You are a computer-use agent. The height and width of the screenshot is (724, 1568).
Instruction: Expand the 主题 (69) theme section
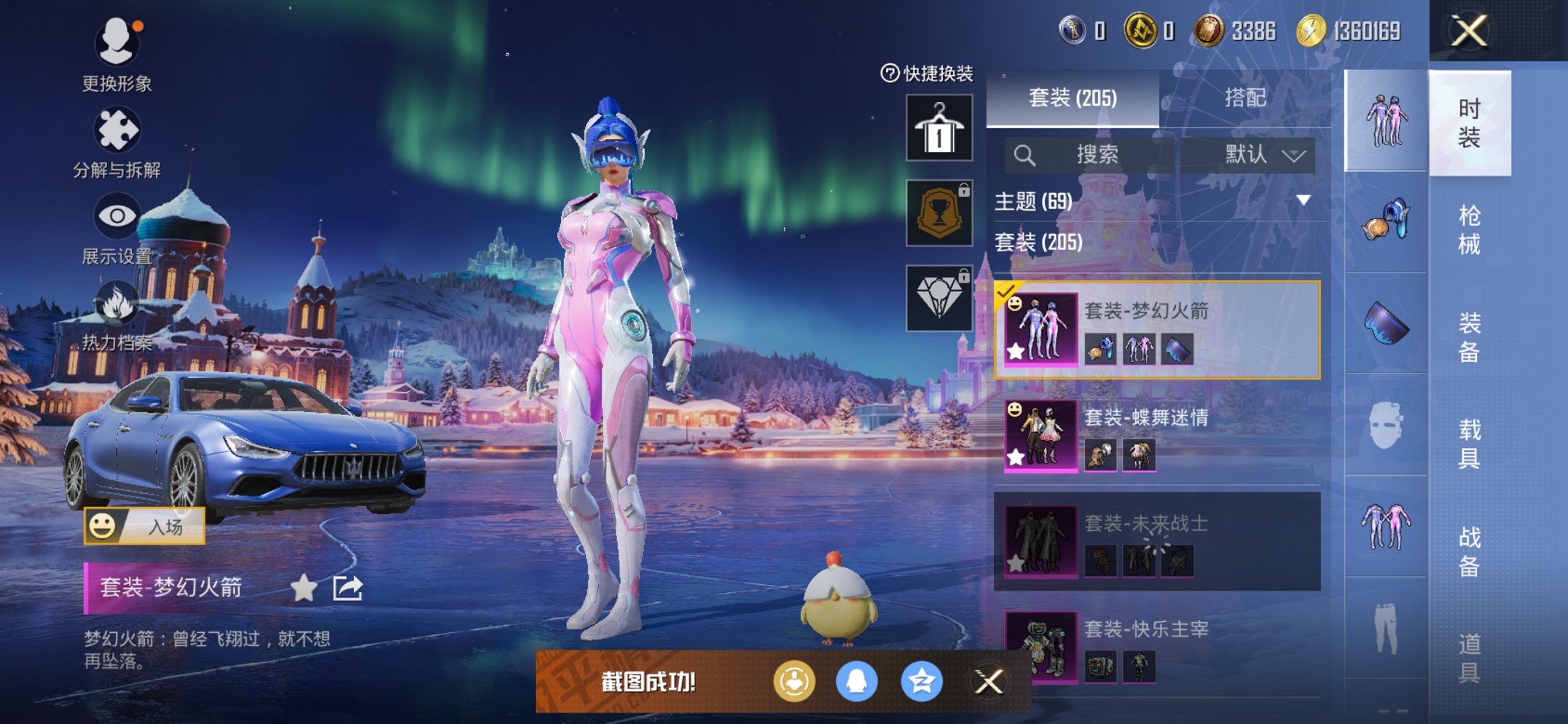click(x=1303, y=200)
